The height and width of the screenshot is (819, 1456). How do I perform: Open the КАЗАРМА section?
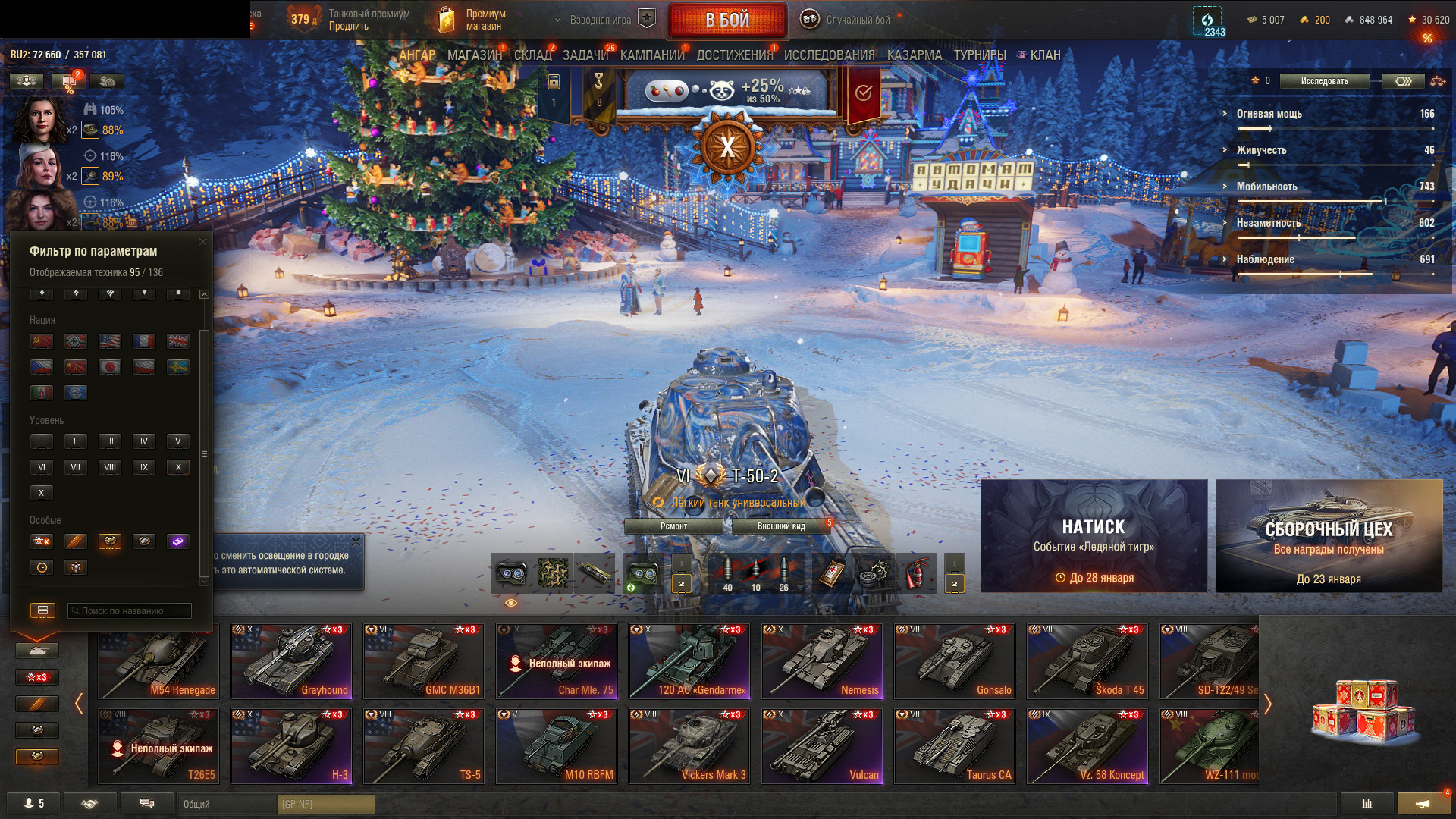pyautogui.click(x=914, y=55)
